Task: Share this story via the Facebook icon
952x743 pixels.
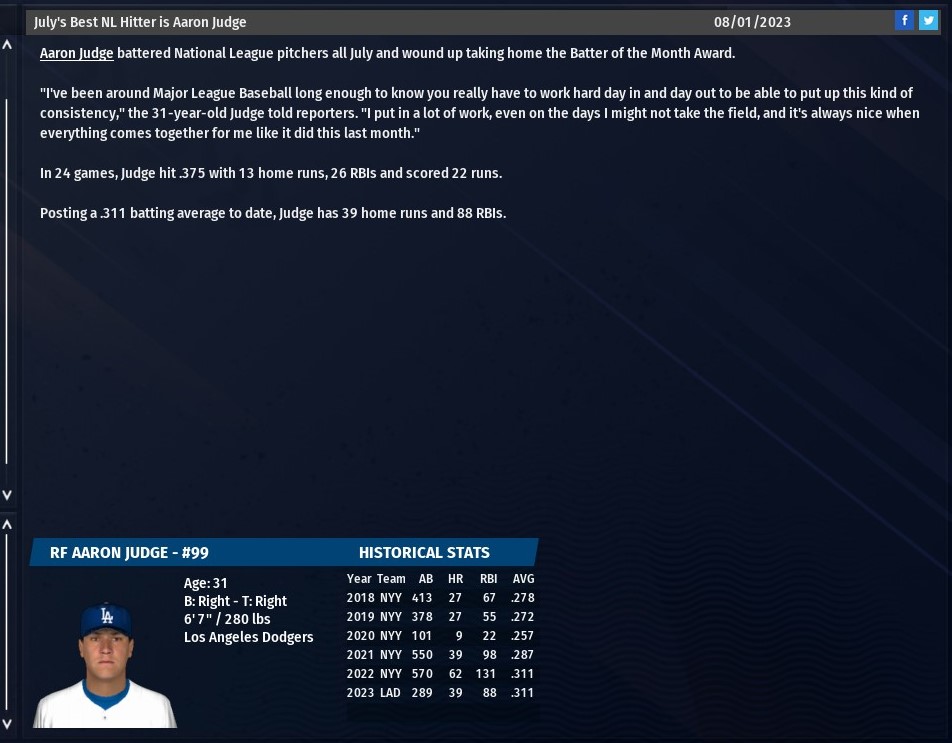Action: click(x=904, y=20)
